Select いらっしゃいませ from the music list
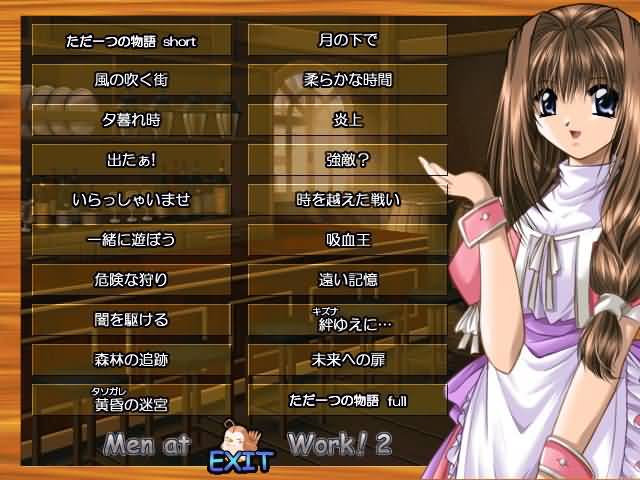Viewport: 640px width, 480px height. coord(131,200)
